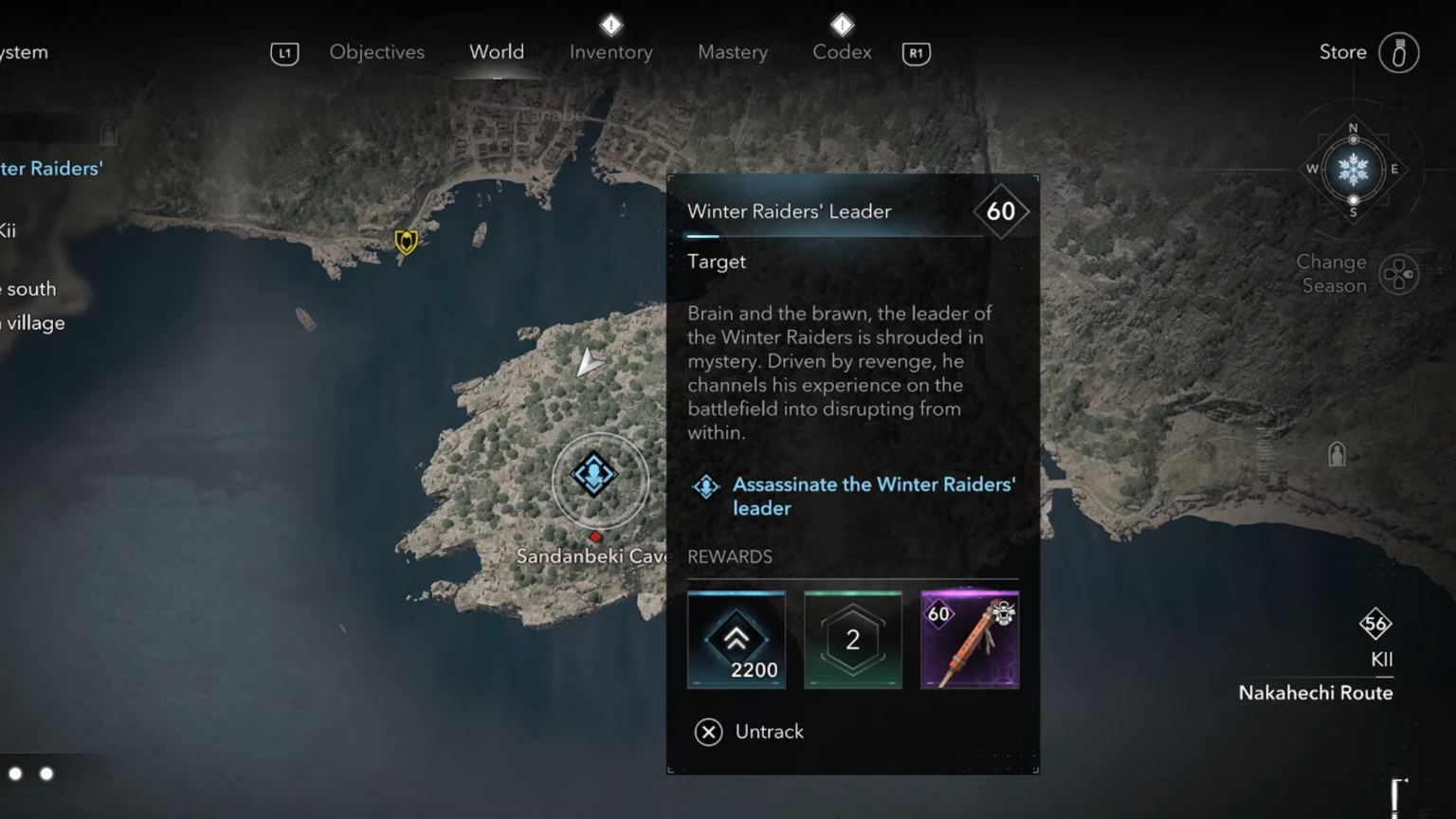Image resolution: width=1456 pixels, height=819 pixels.
Task: Select the Assassinate the Winter Raiders' leader objective
Action: pyautogui.click(x=873, y=496)
